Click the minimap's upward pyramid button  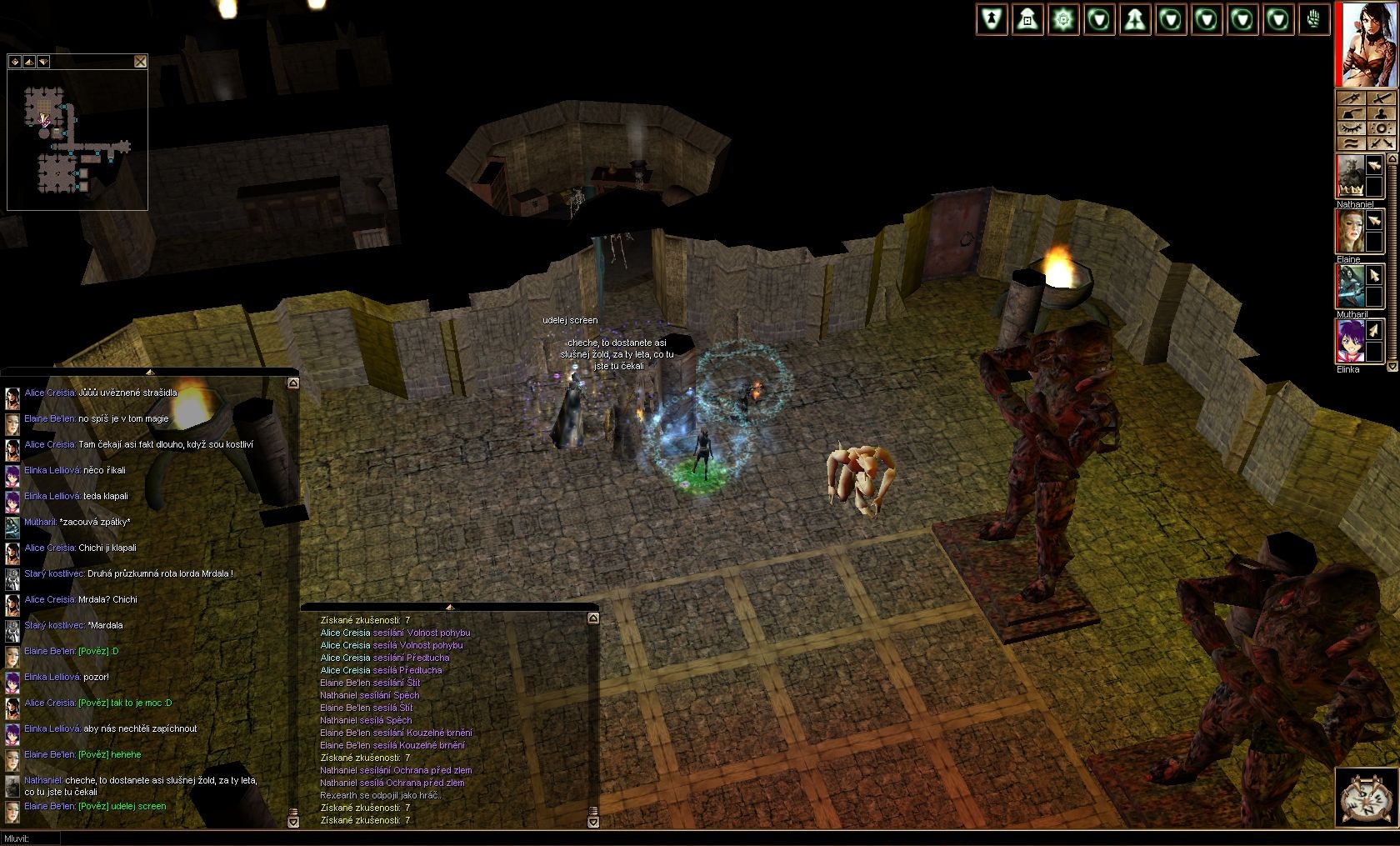[x=29, y=62]
